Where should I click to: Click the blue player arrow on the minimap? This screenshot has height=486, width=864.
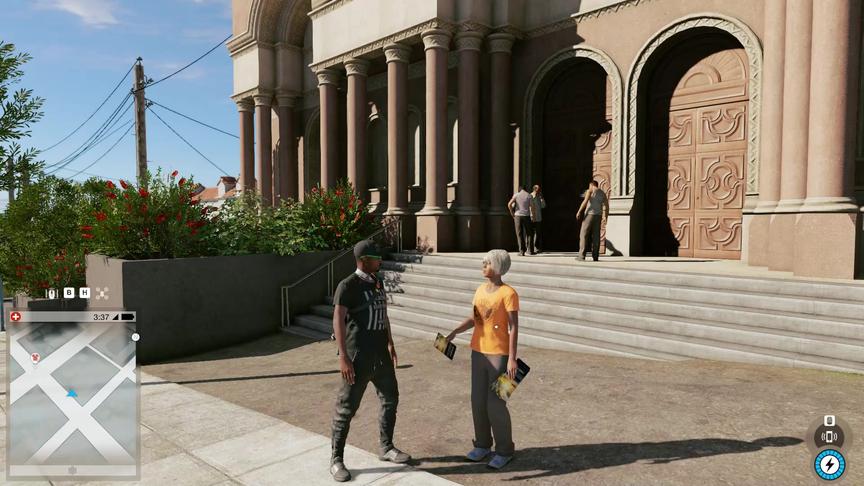pos(72,393)
